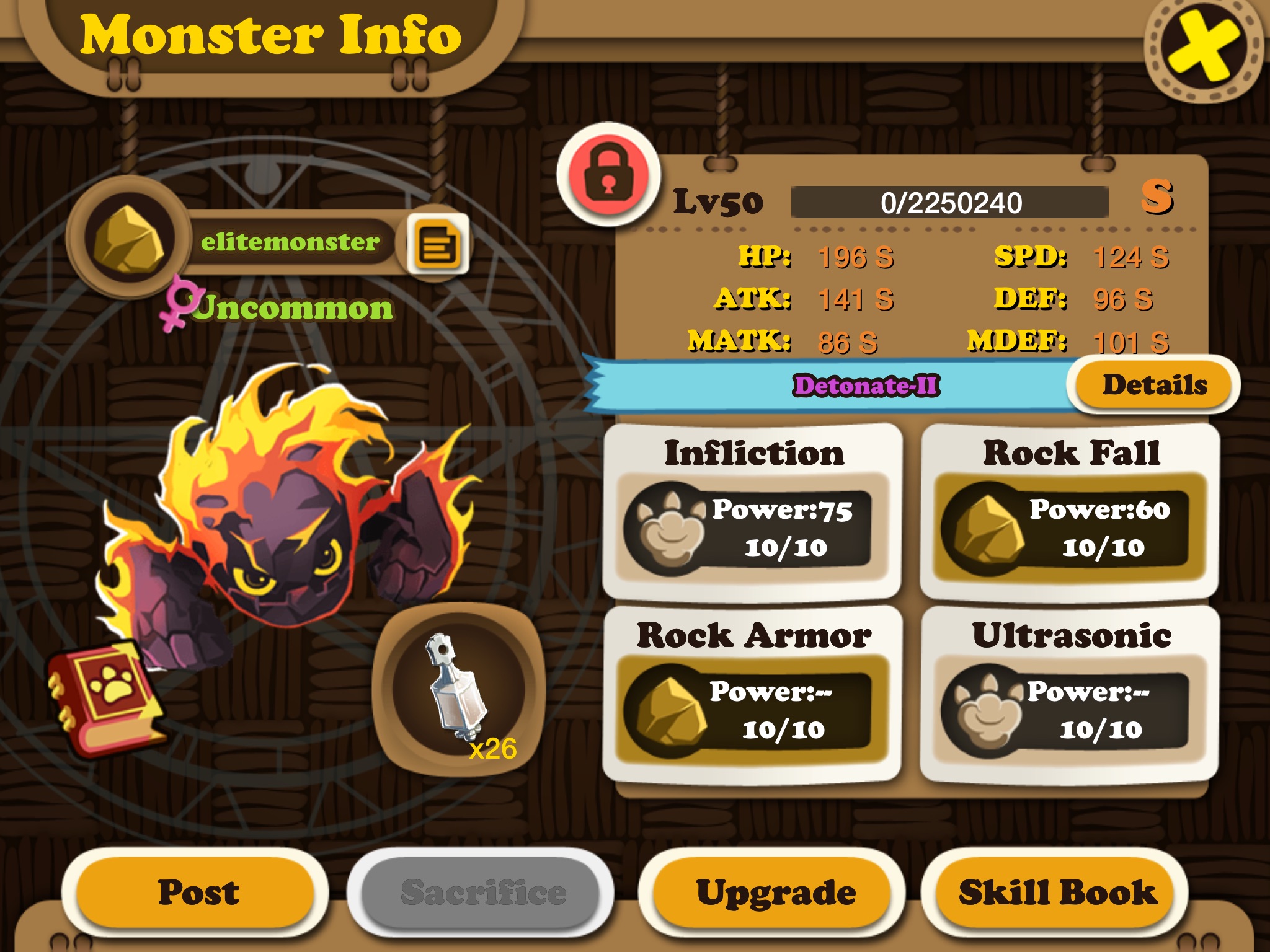Choose the Ultrasonic skill card
The height and width of the screenshot is (952, 1270).
(1070, 694)
